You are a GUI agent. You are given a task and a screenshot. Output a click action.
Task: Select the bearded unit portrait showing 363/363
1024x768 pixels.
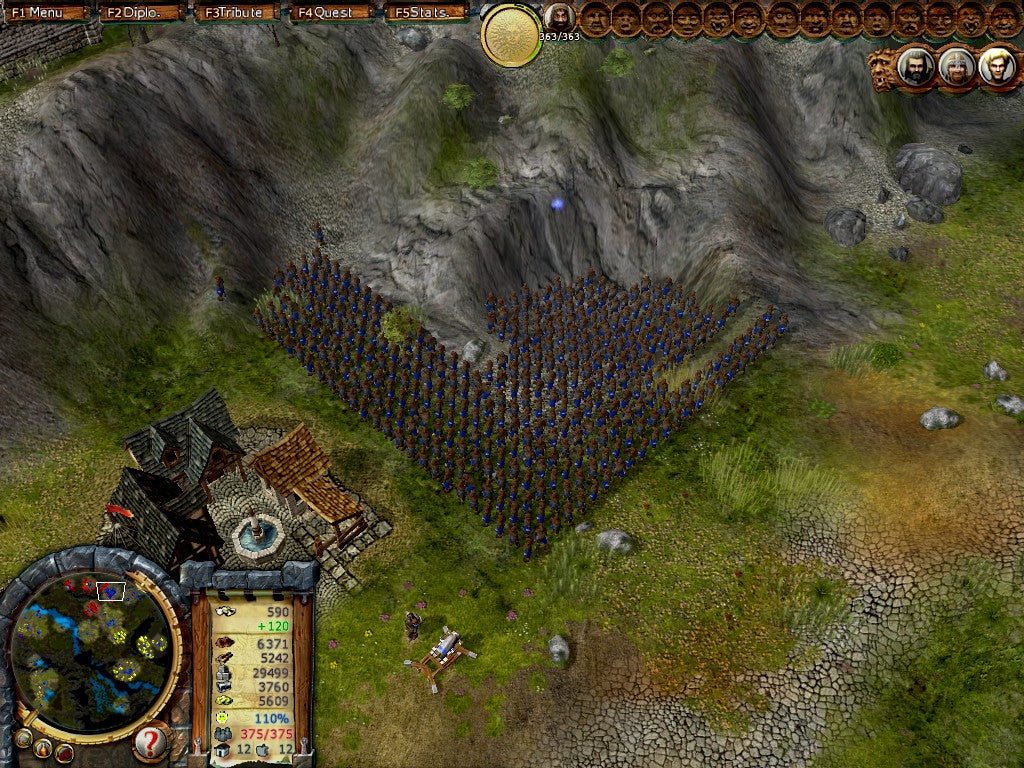pos(558,17)
